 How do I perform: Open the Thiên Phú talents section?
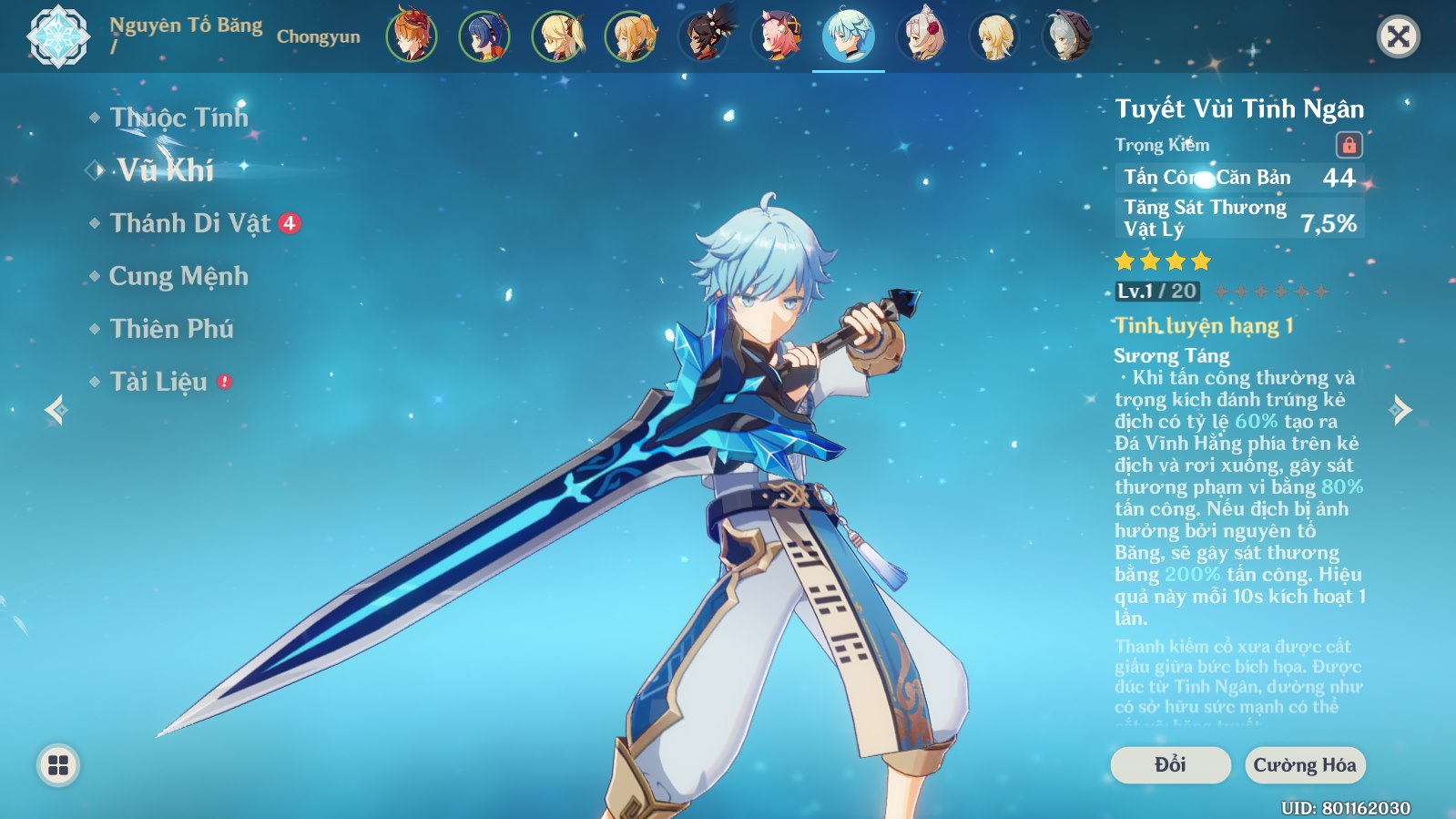[x=171, y=329]
